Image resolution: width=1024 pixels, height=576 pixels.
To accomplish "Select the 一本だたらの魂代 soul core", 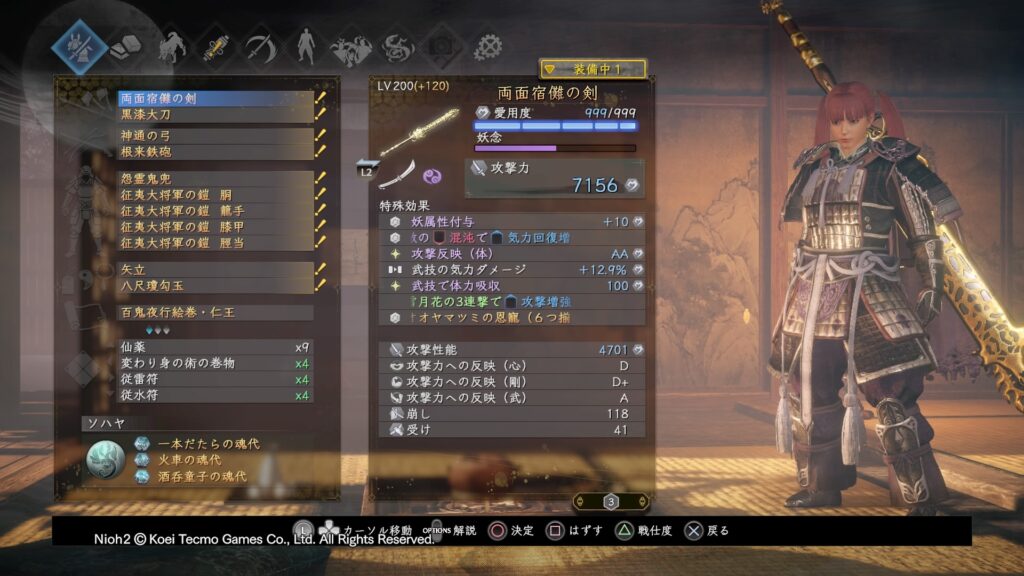I will click(205, 444).
